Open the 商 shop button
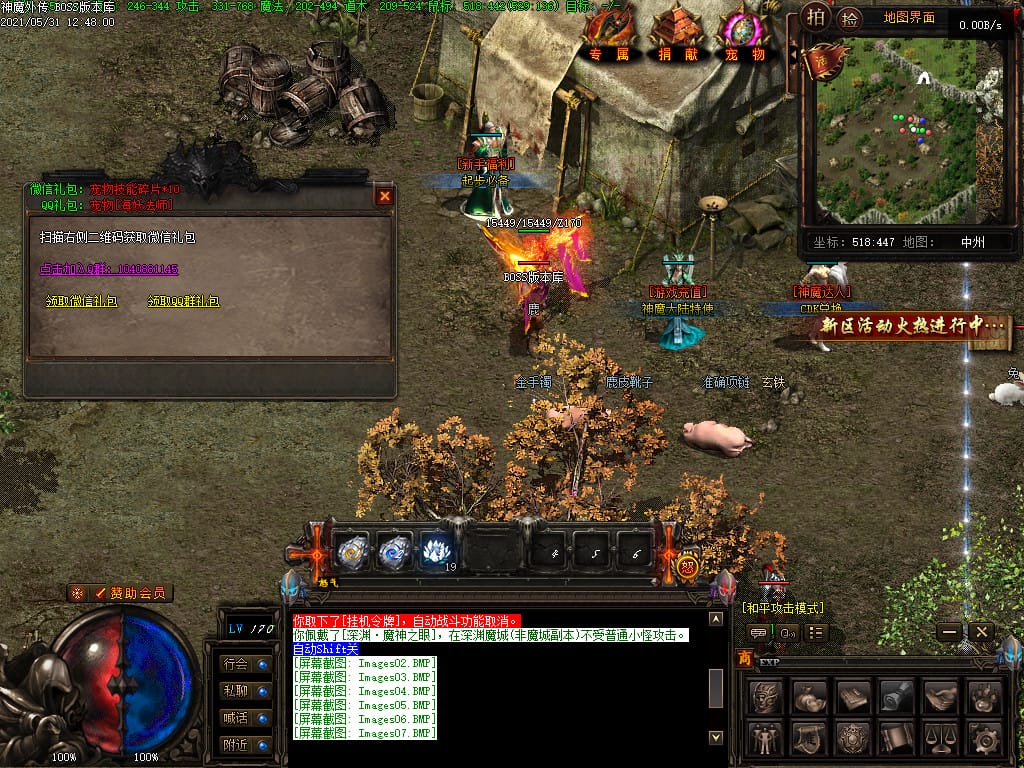Viewport: 1024px width, 768px height. (x=745, y=658)
